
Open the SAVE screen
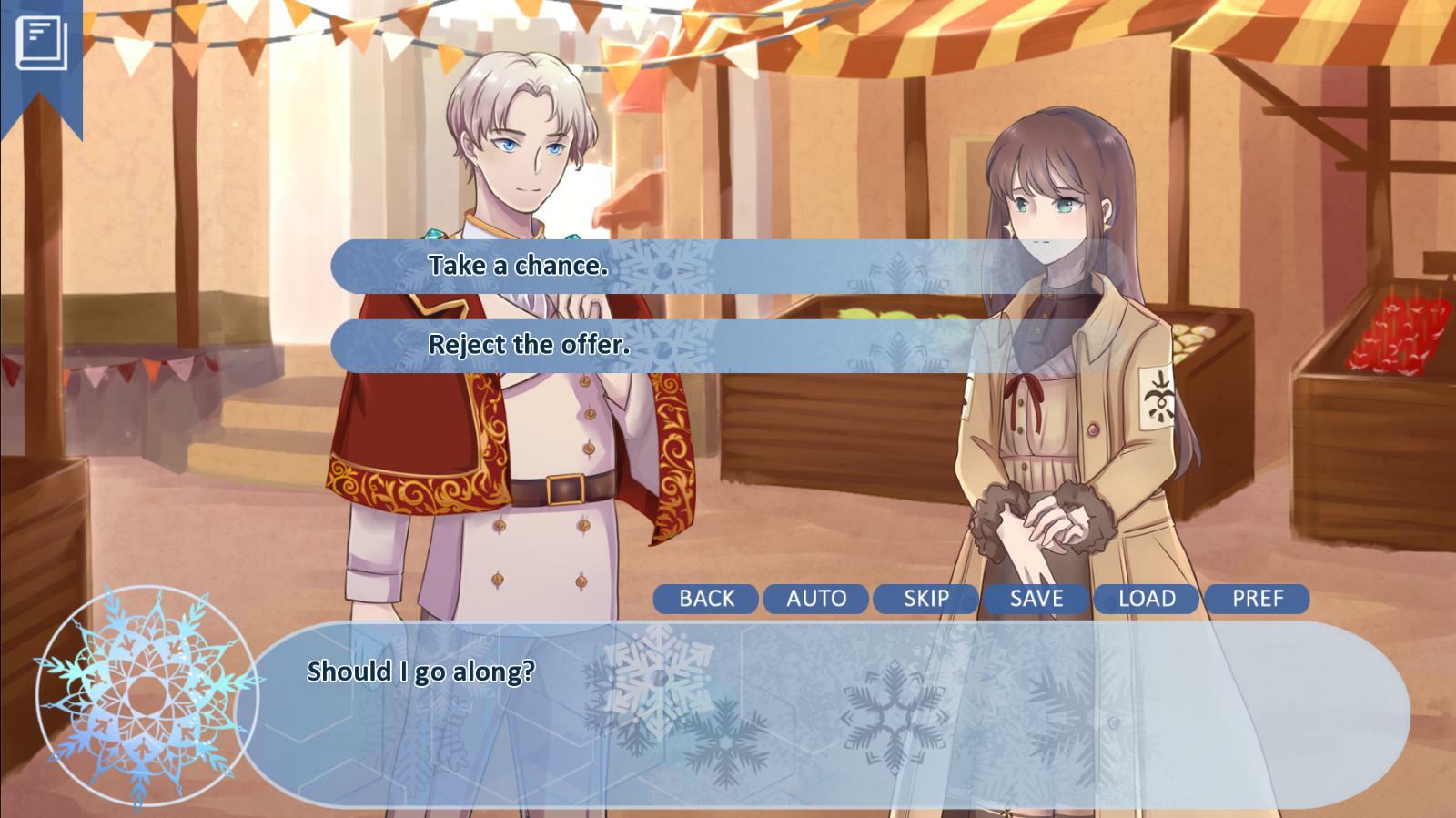(x=1037, y=599)
